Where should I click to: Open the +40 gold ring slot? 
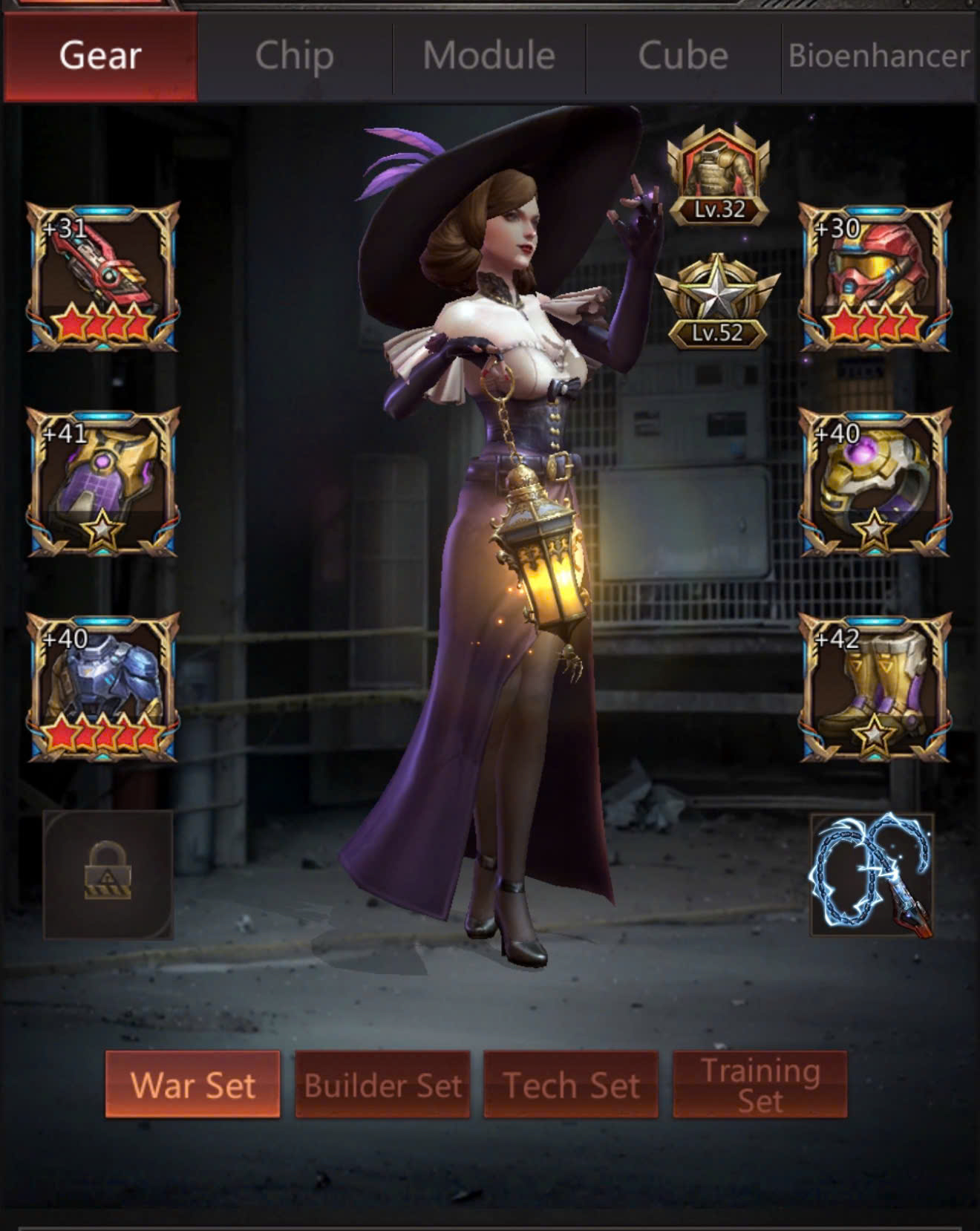[875, 483]
